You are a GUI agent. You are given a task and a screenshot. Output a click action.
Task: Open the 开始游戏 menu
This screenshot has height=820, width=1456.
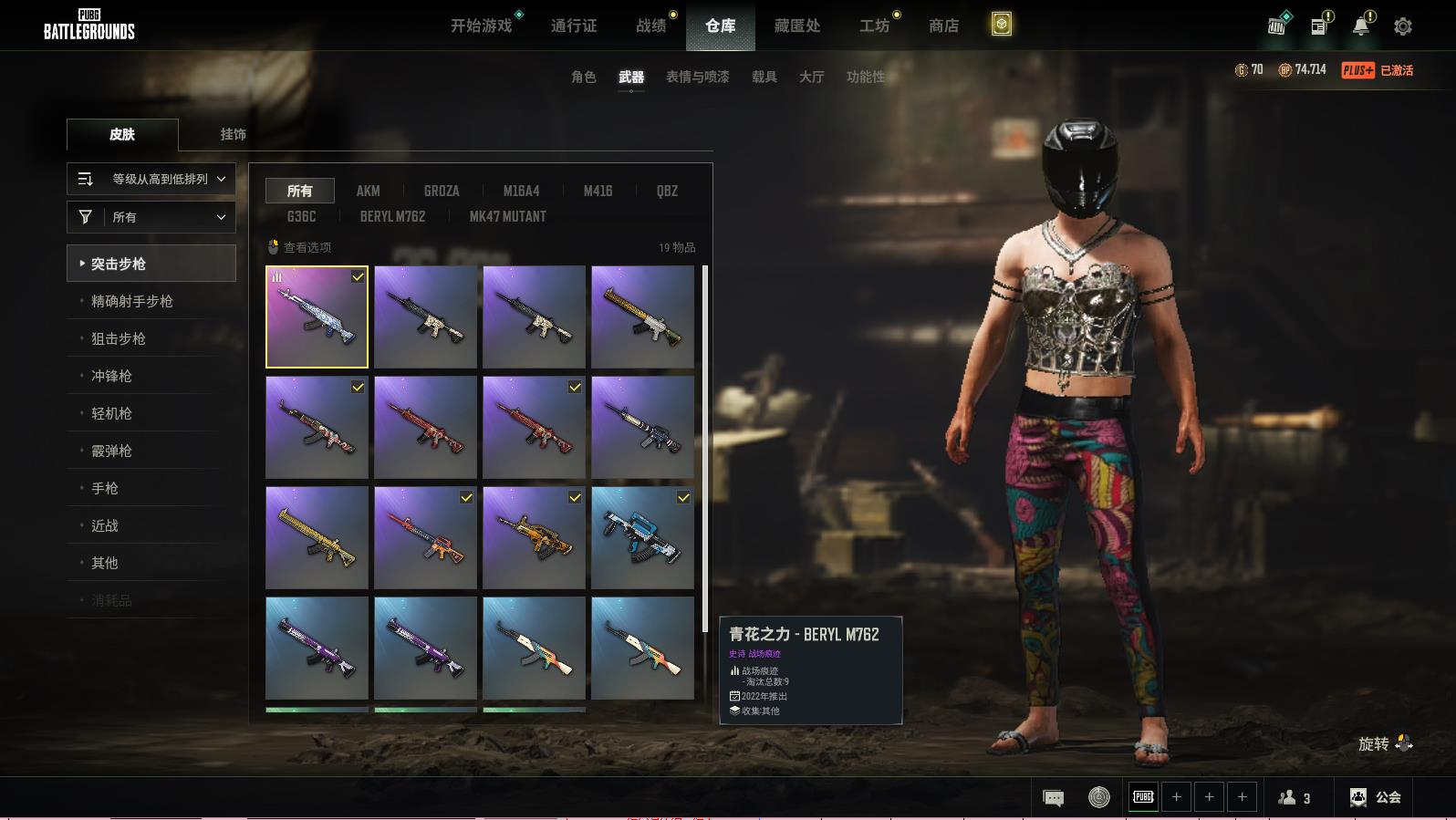pos(481,26)
